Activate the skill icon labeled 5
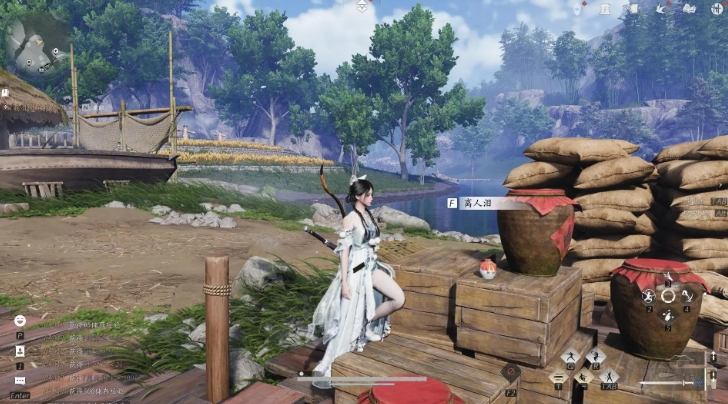The image size is (728, 404). 668,316
